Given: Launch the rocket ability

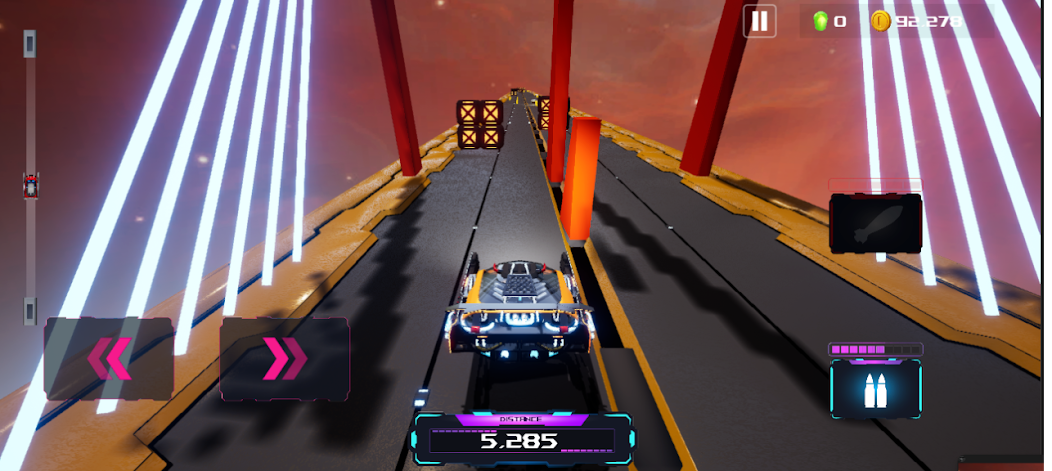Looking at the screenshot, I should [875, 223].
